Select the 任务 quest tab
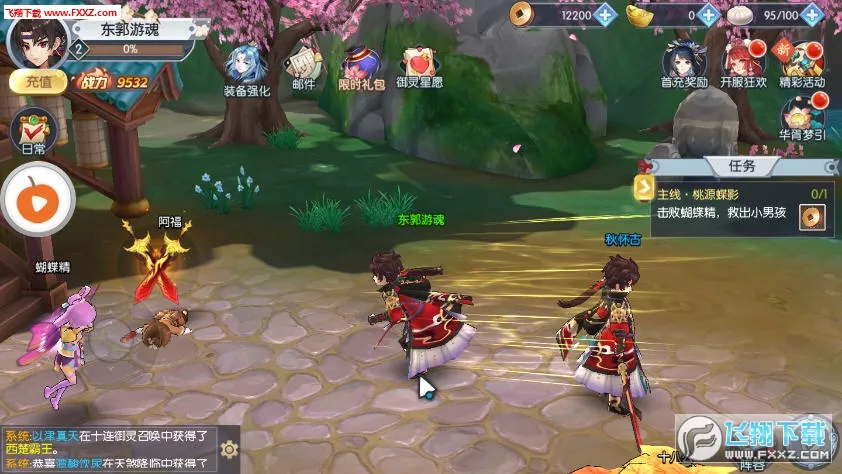 coord(742,166)
